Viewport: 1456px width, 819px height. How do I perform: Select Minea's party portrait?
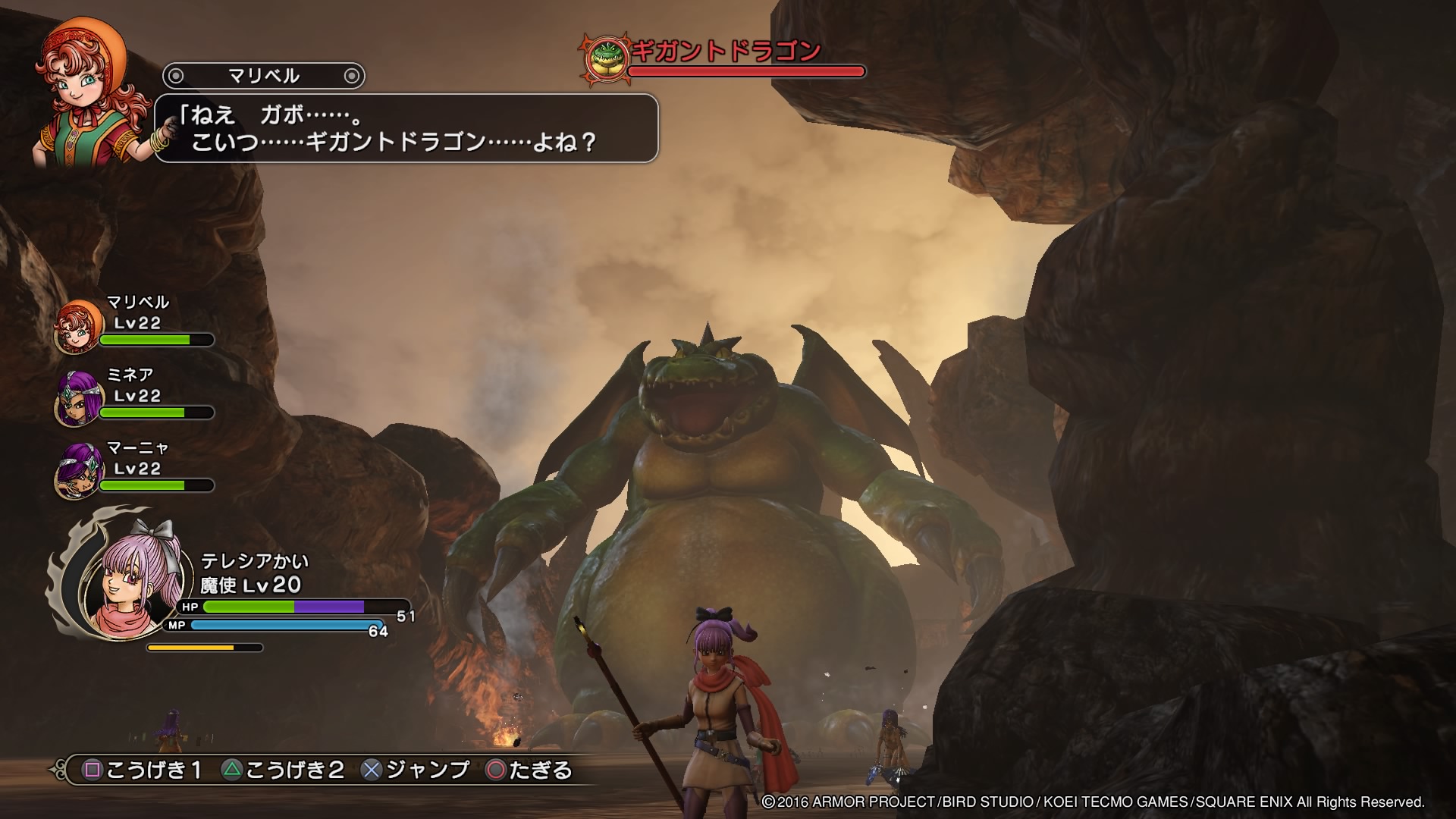point(78,399)
